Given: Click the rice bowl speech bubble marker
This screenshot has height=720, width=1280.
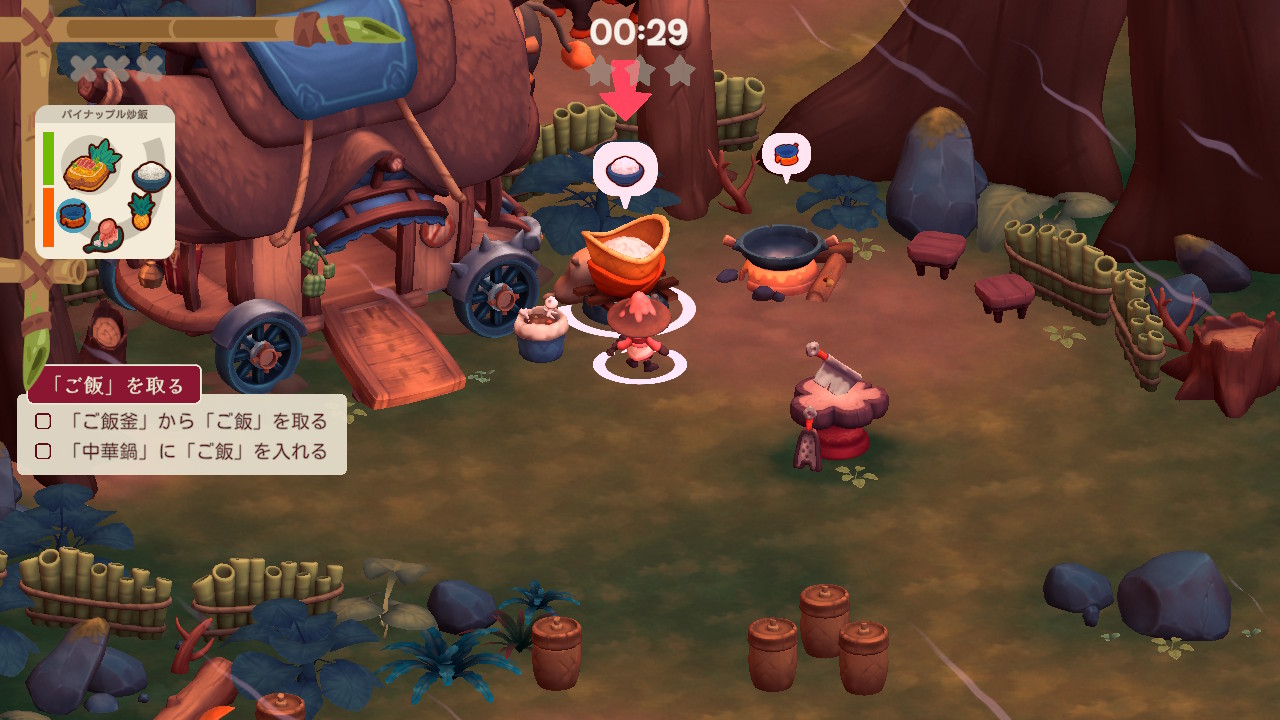Looking at the screenshot, I should tap(624, 170).
